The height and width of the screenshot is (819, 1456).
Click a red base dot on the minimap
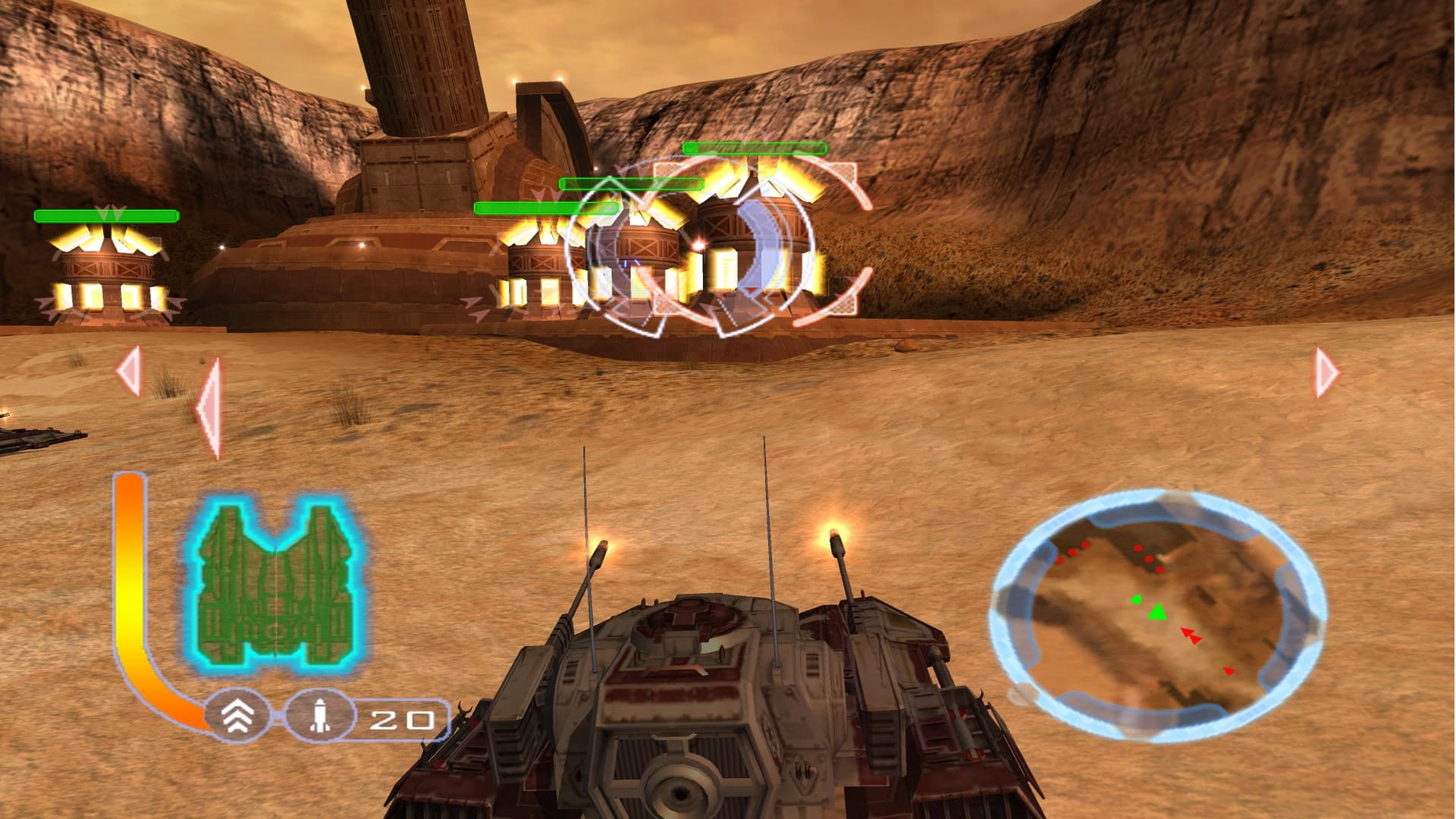click(1137, 548)
